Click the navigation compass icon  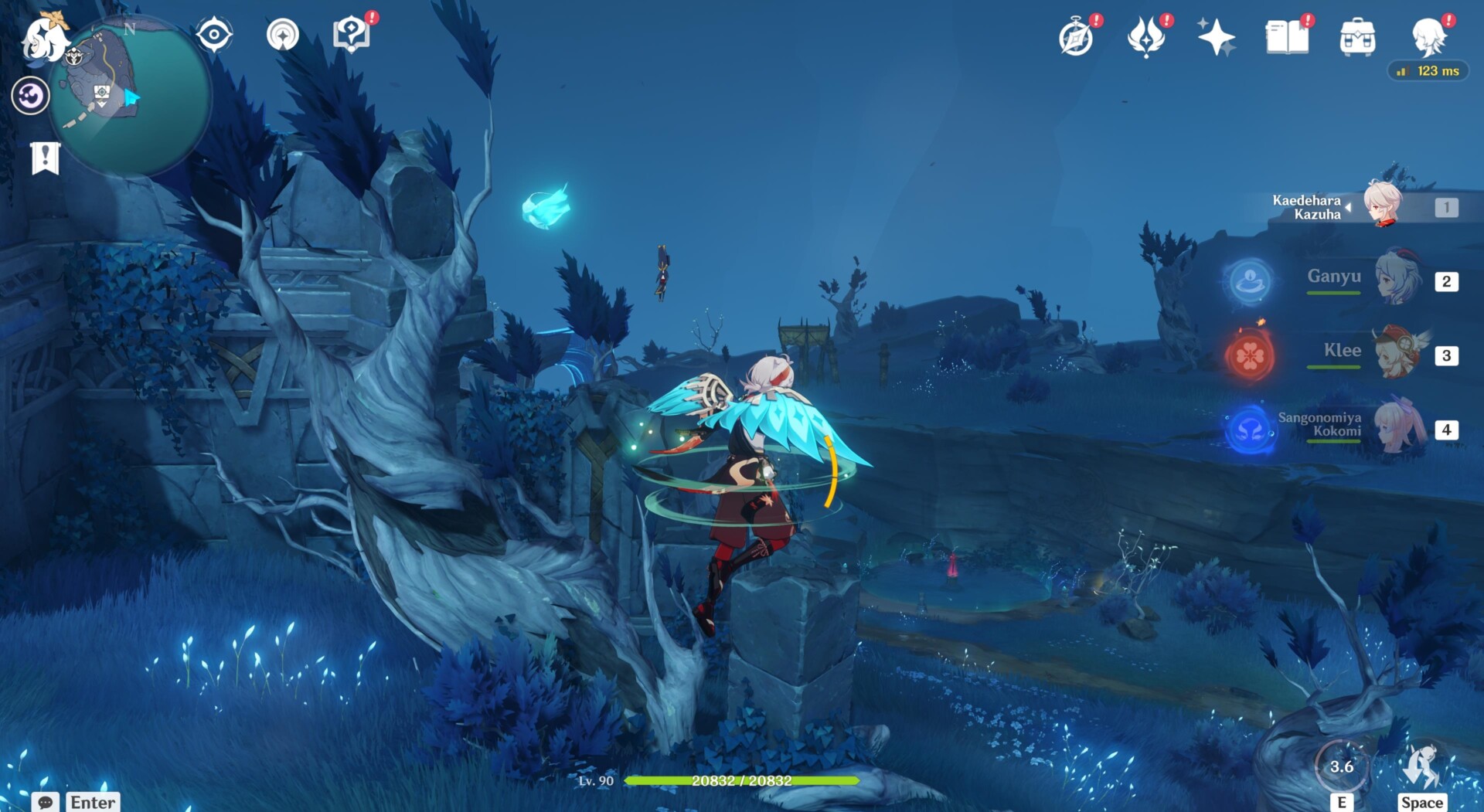point(213,35)
